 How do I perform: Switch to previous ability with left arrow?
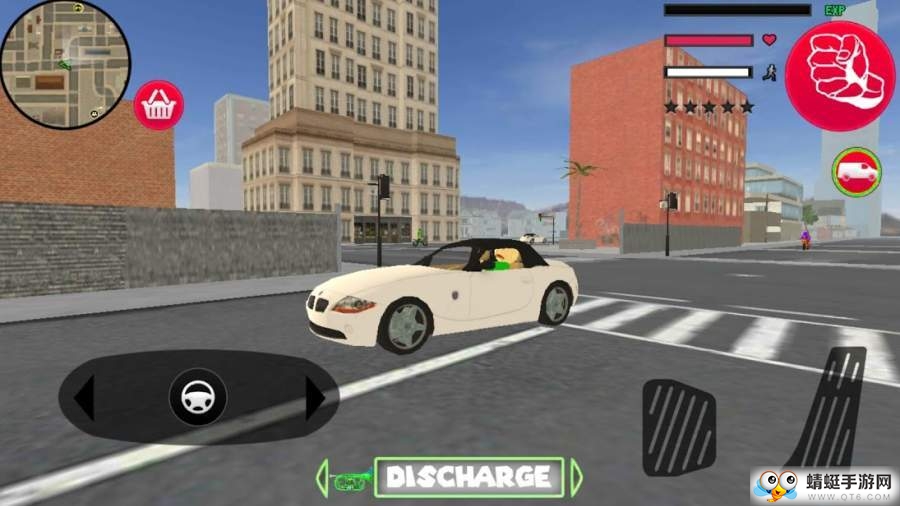(323, 478)
